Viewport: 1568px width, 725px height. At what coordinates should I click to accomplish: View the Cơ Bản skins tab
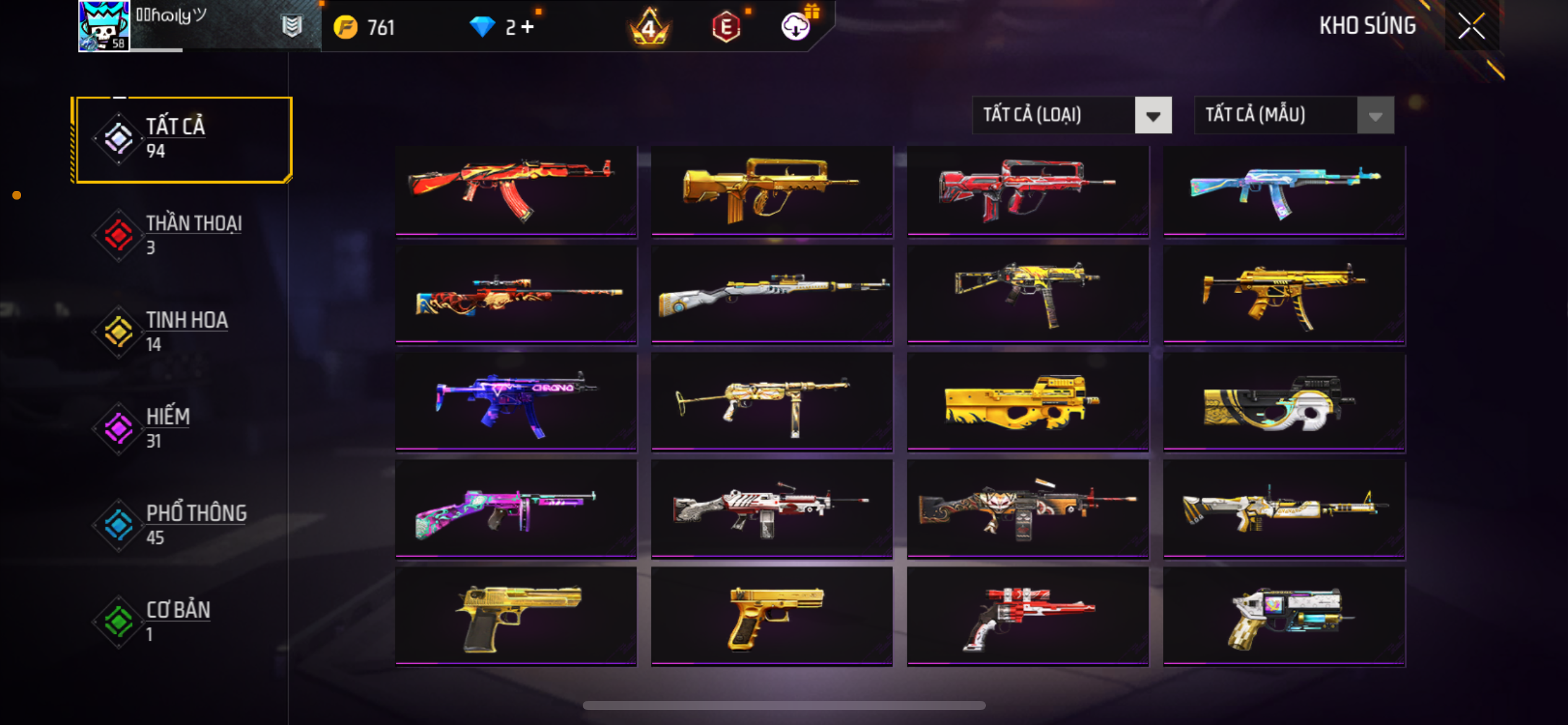(x=181, y=622)
